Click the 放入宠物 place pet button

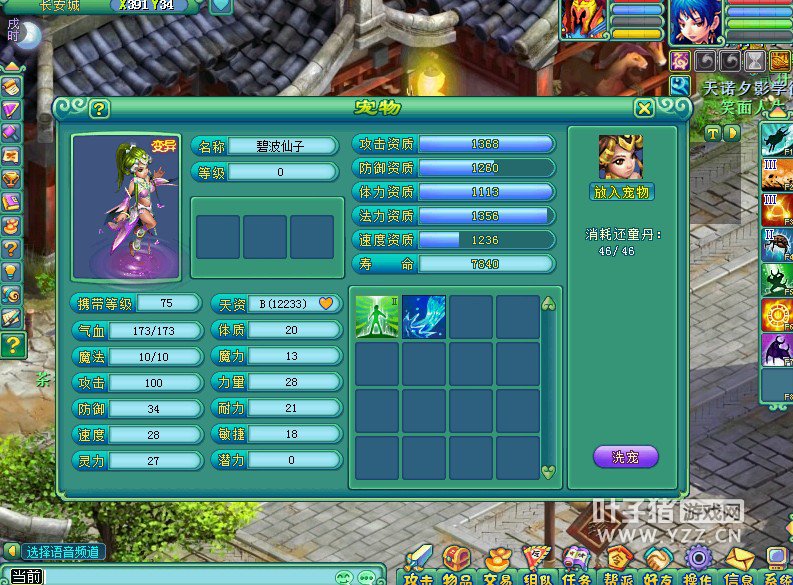click(621, 192)
